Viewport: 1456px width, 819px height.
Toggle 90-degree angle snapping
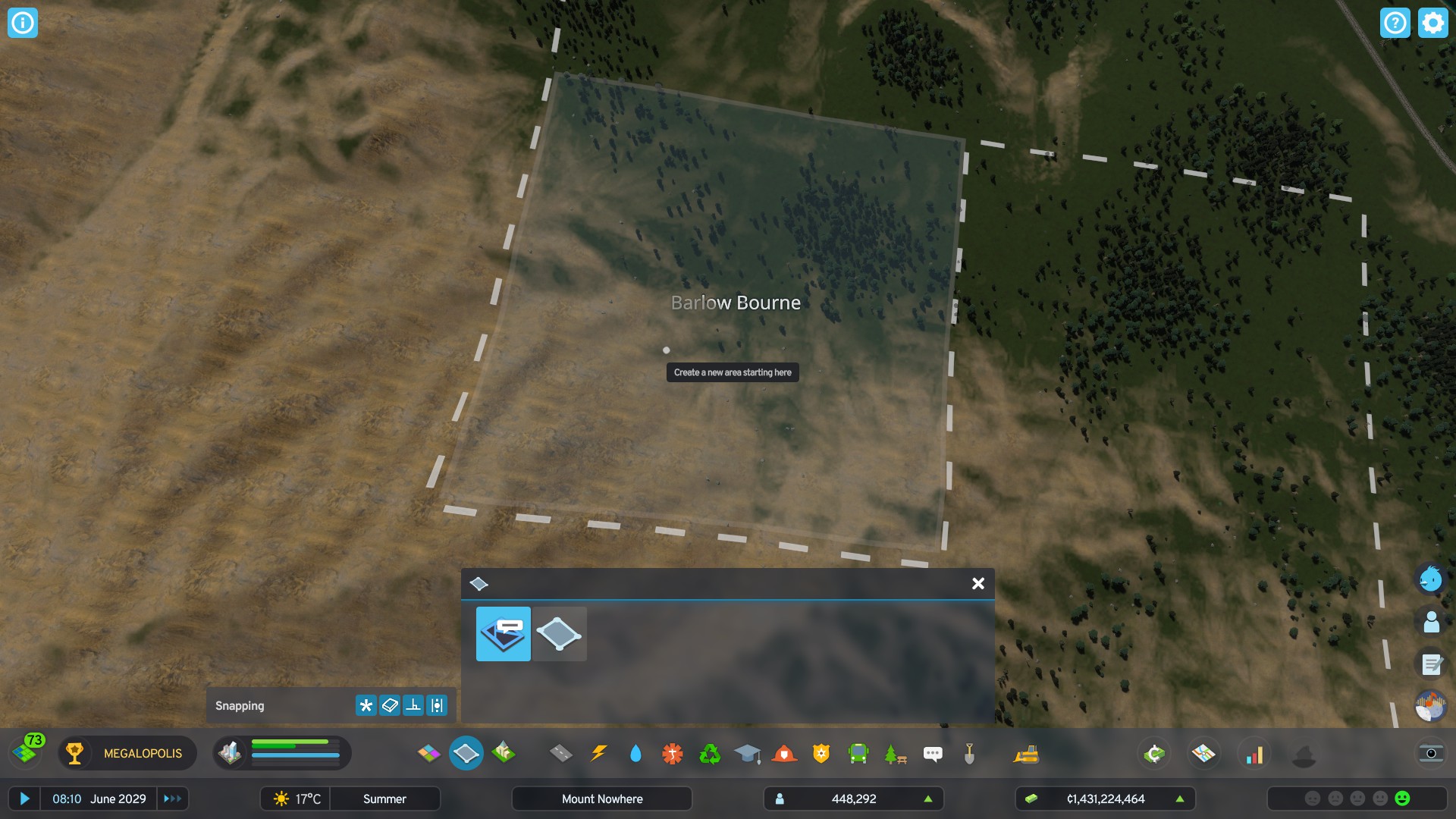[x=412, y=705]
